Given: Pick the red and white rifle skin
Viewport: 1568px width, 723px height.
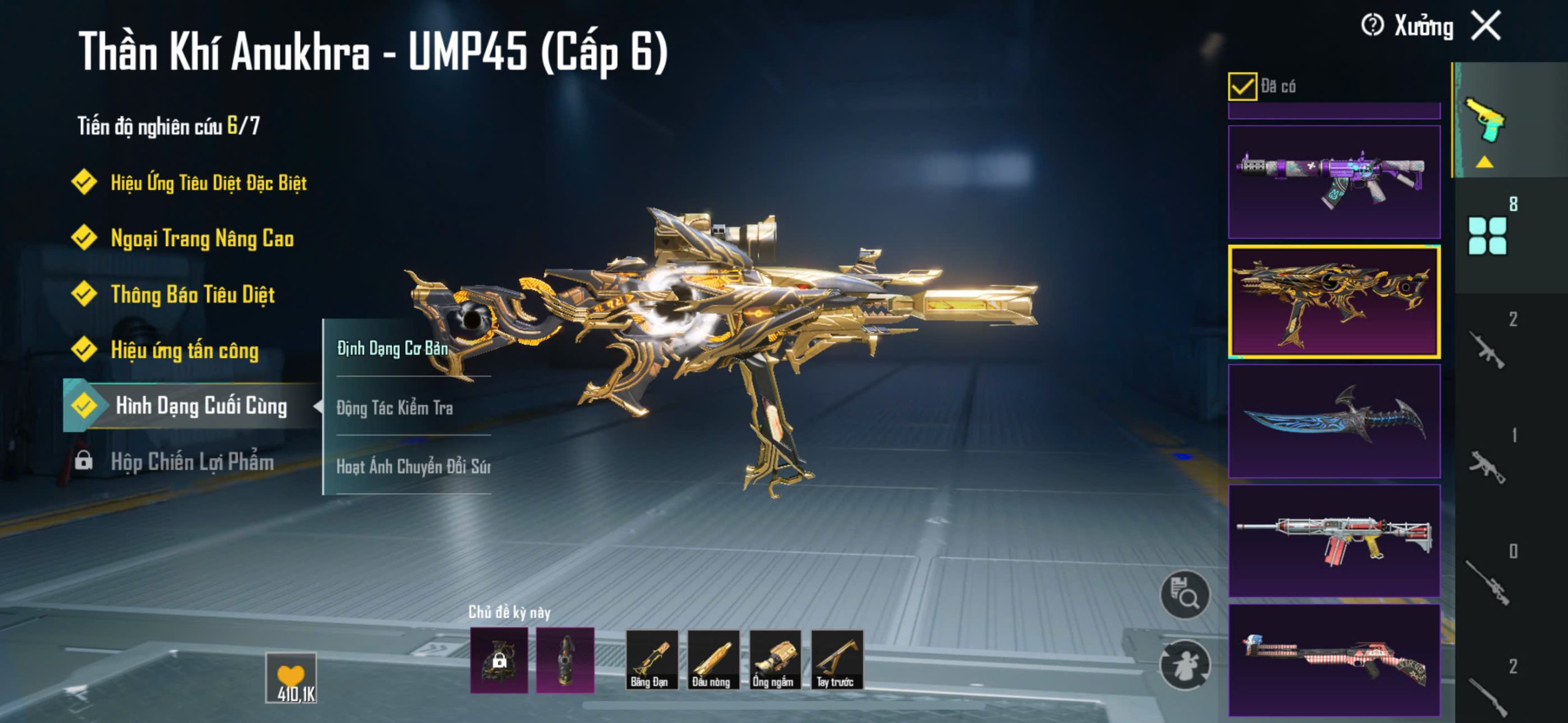Looking at the screenshot, I should 1334,541.
